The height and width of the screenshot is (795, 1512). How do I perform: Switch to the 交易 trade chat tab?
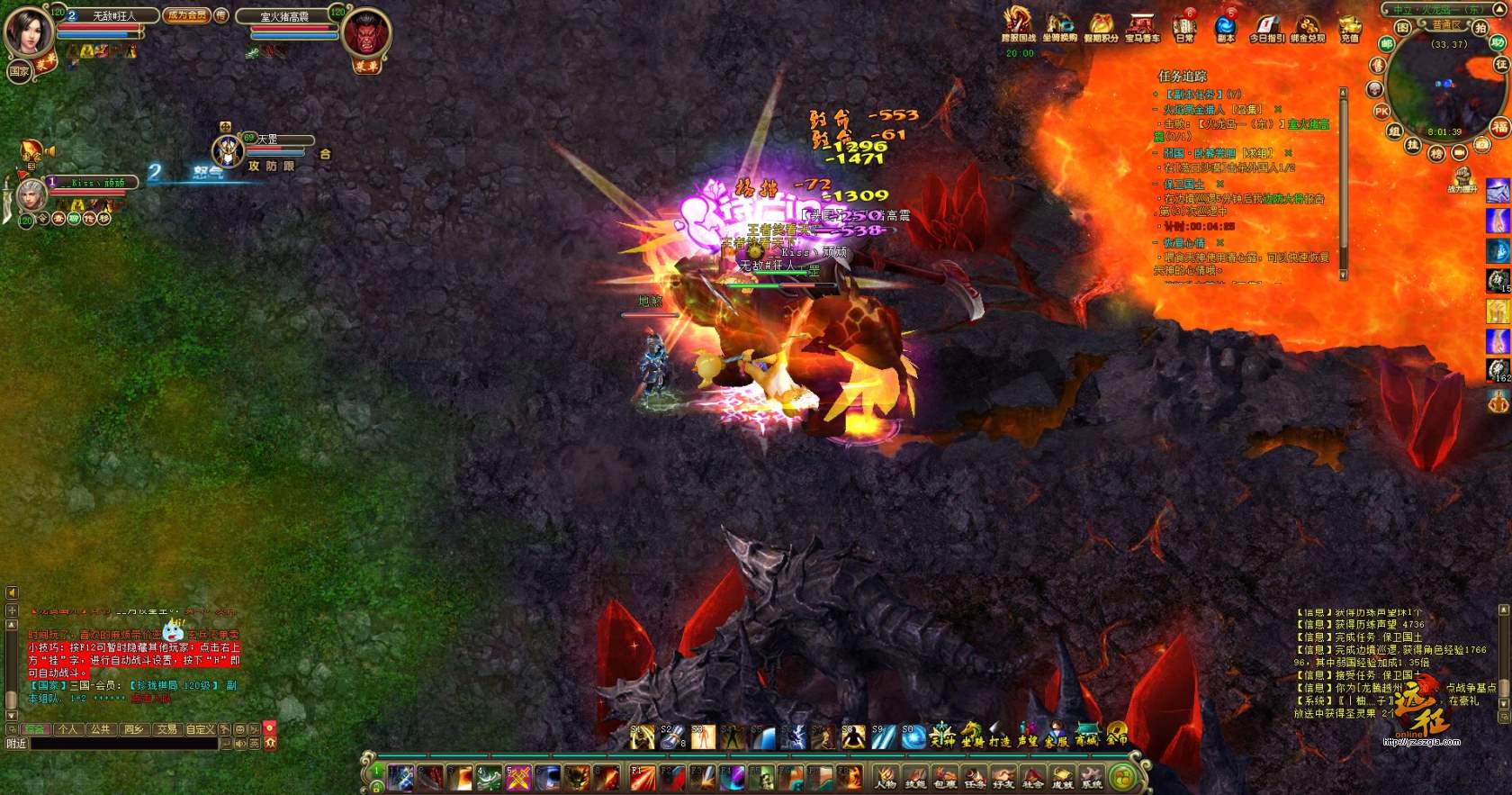[166, 728]
